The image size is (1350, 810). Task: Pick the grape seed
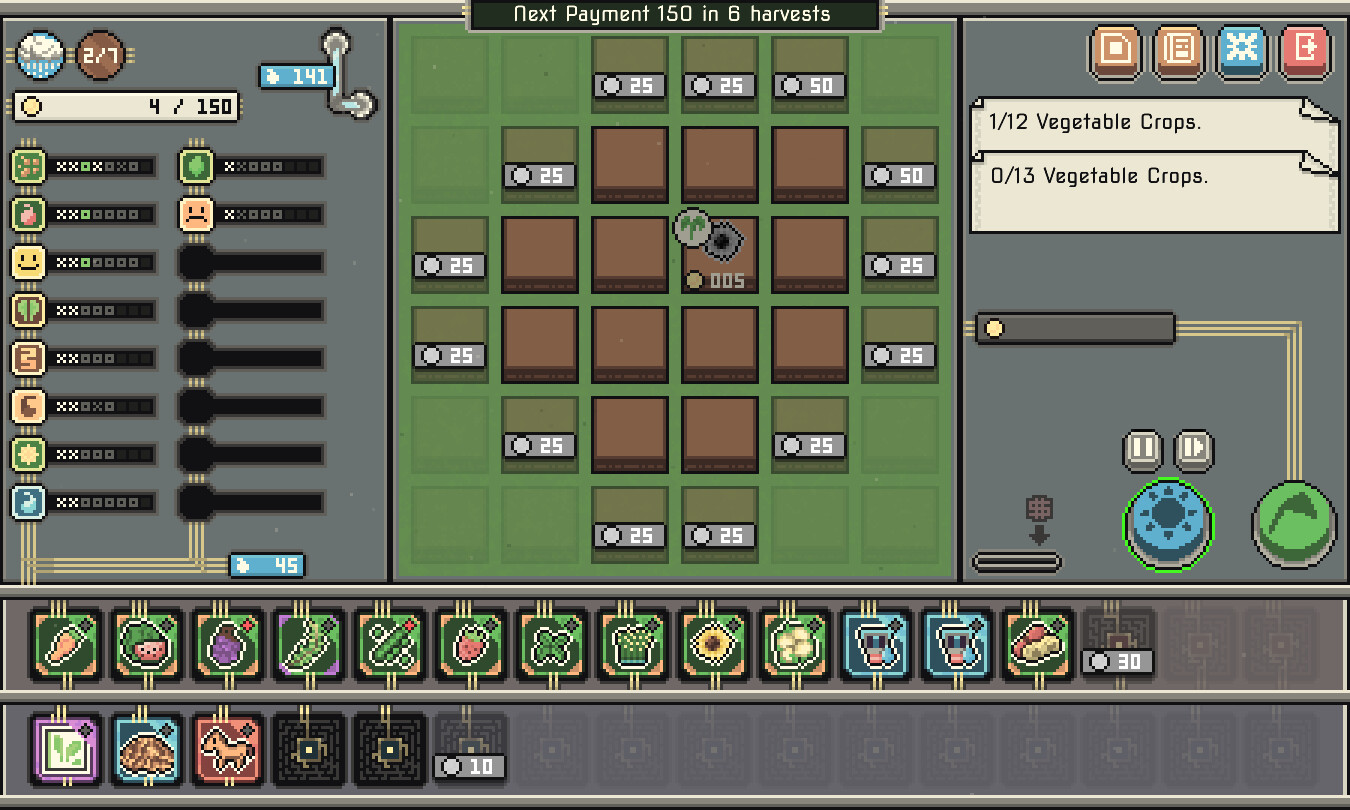[x=226, y=646]
